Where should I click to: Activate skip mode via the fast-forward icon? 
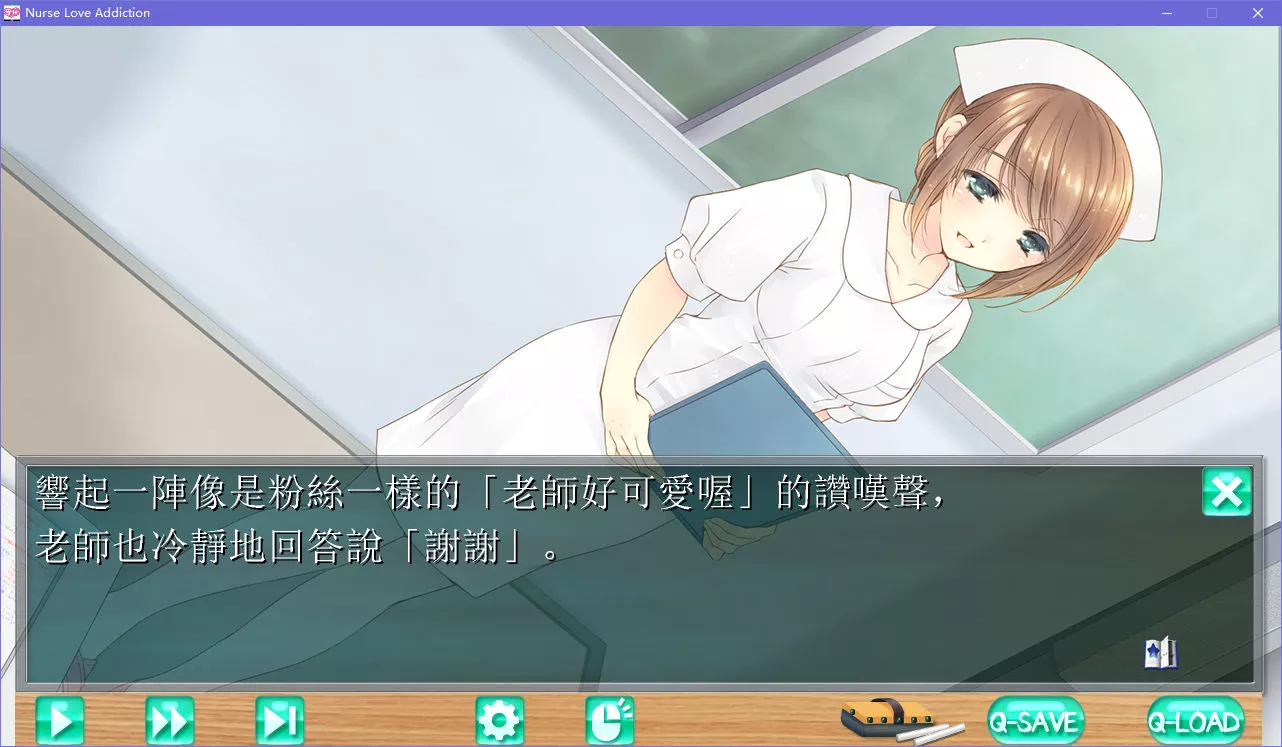(170, 719)
